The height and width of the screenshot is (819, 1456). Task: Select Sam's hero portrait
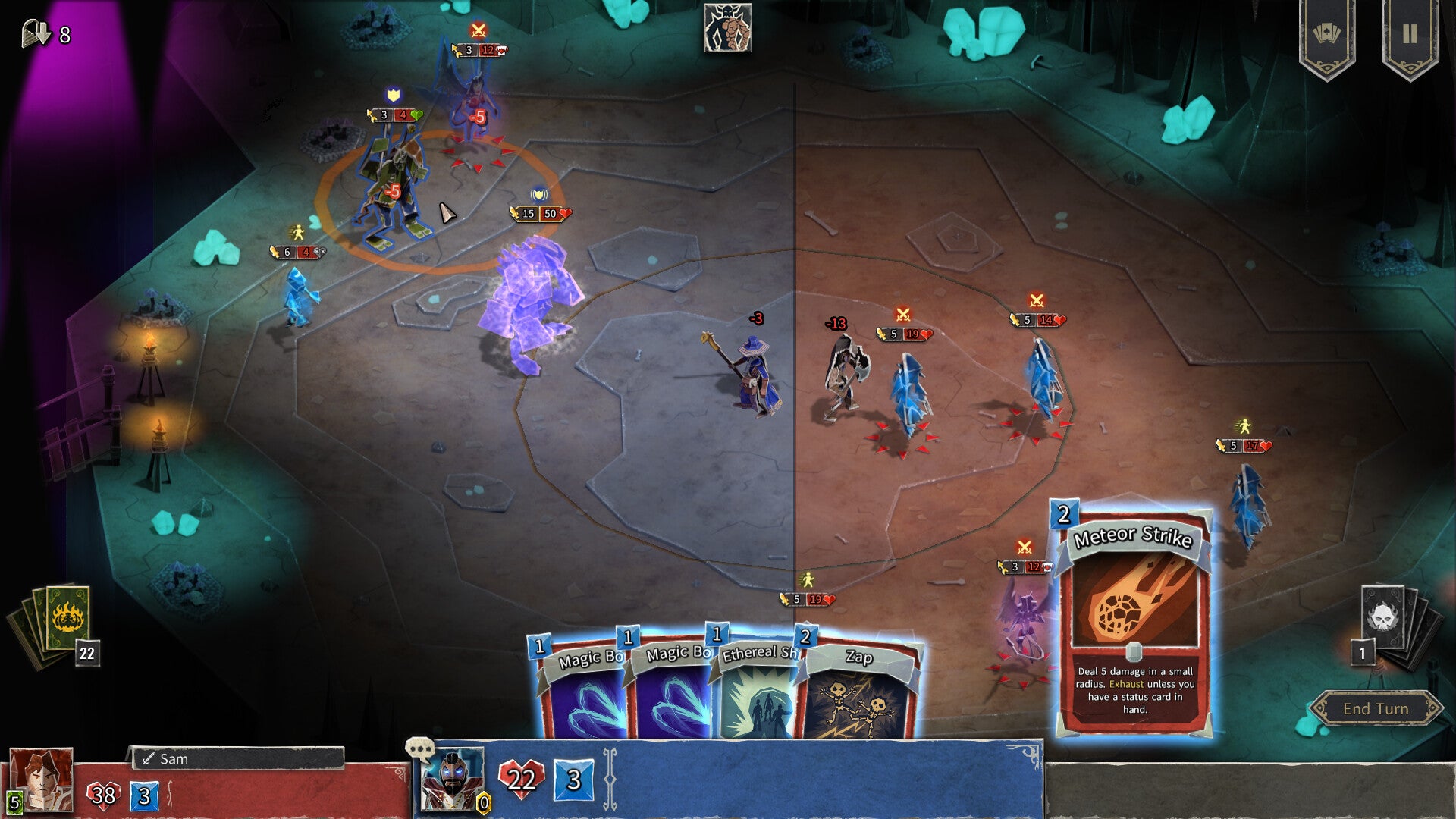coord(42,780)
